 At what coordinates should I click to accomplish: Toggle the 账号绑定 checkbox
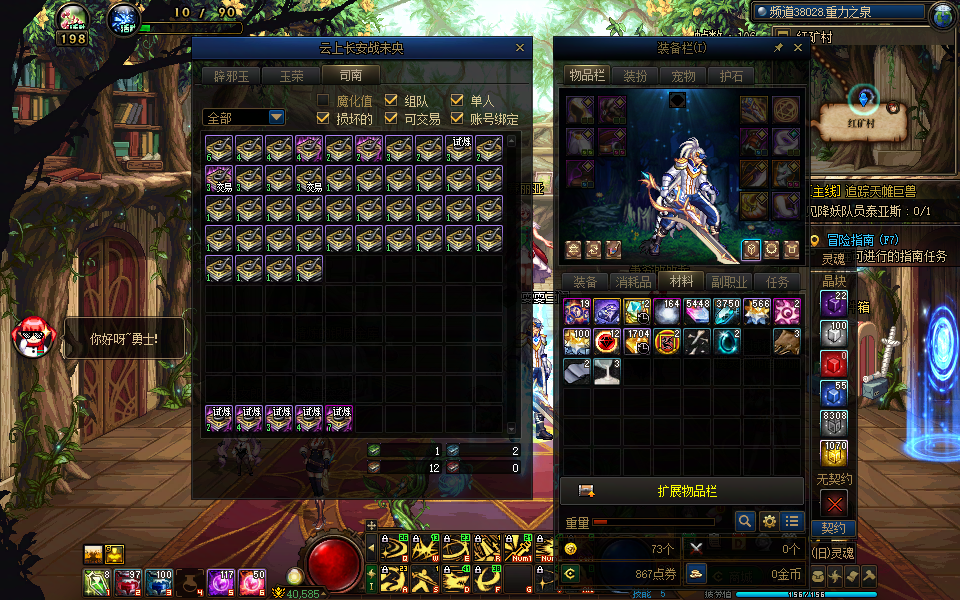[x=457, y=118]
